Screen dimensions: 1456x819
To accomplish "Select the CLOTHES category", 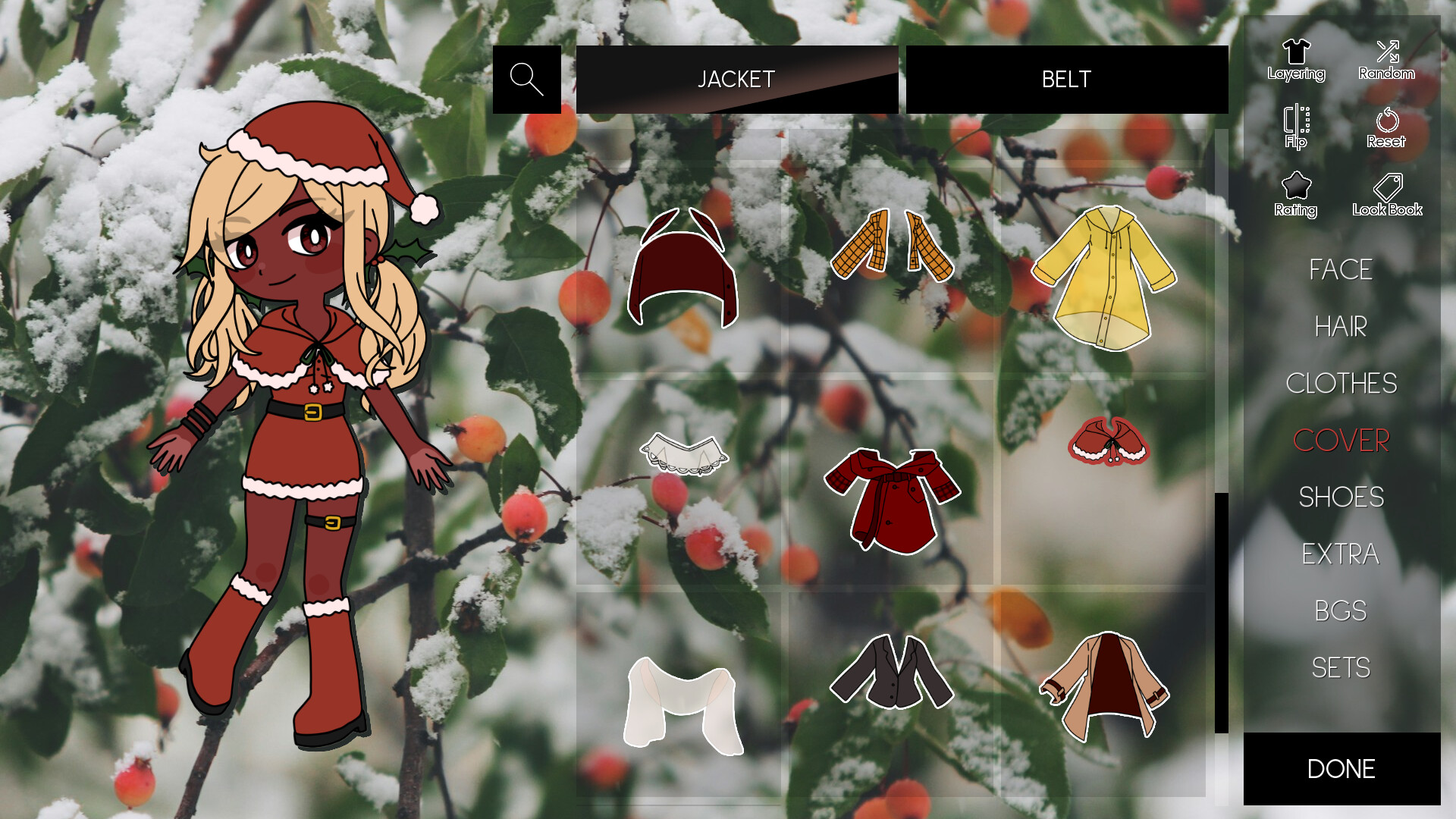I will (x=1342, y=384).
